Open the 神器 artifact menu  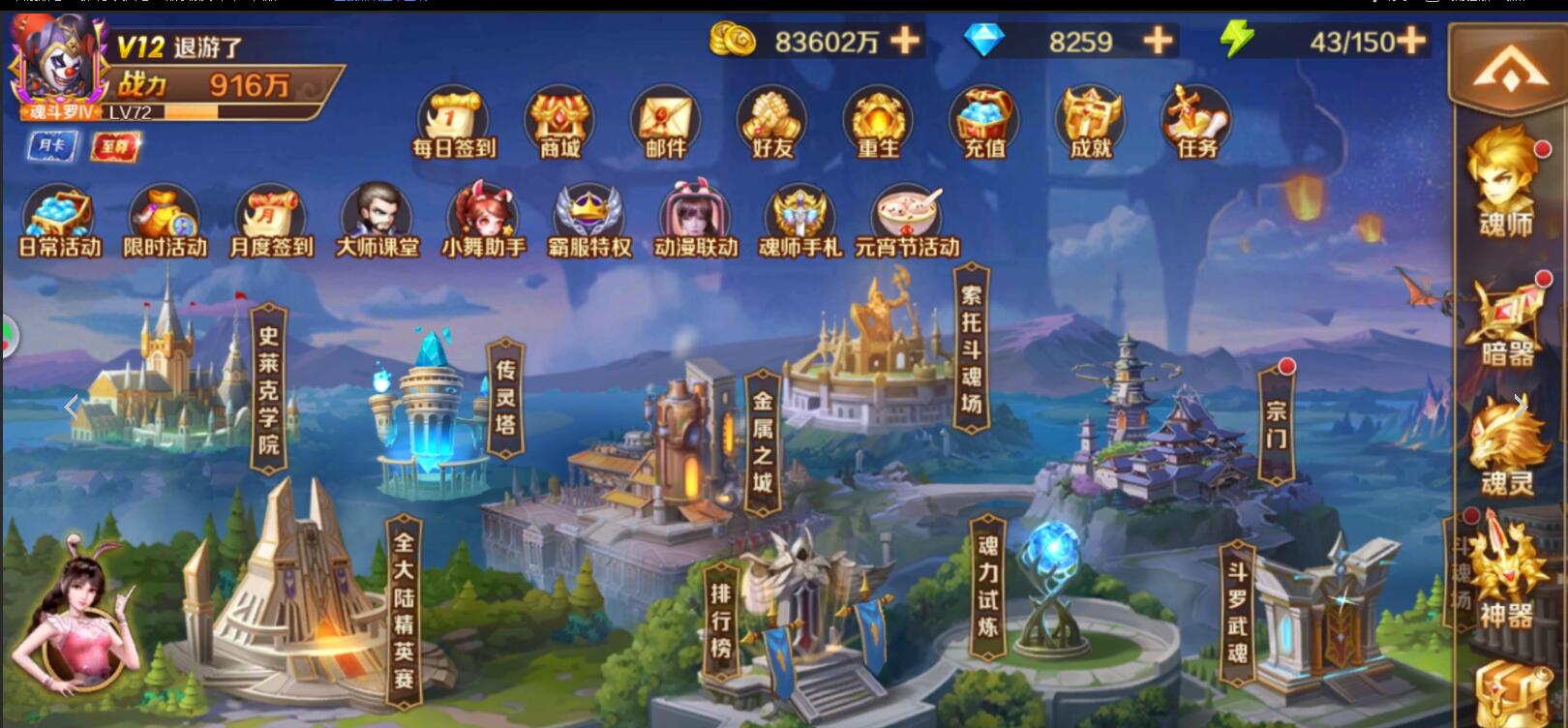(x=1505, y=579)
